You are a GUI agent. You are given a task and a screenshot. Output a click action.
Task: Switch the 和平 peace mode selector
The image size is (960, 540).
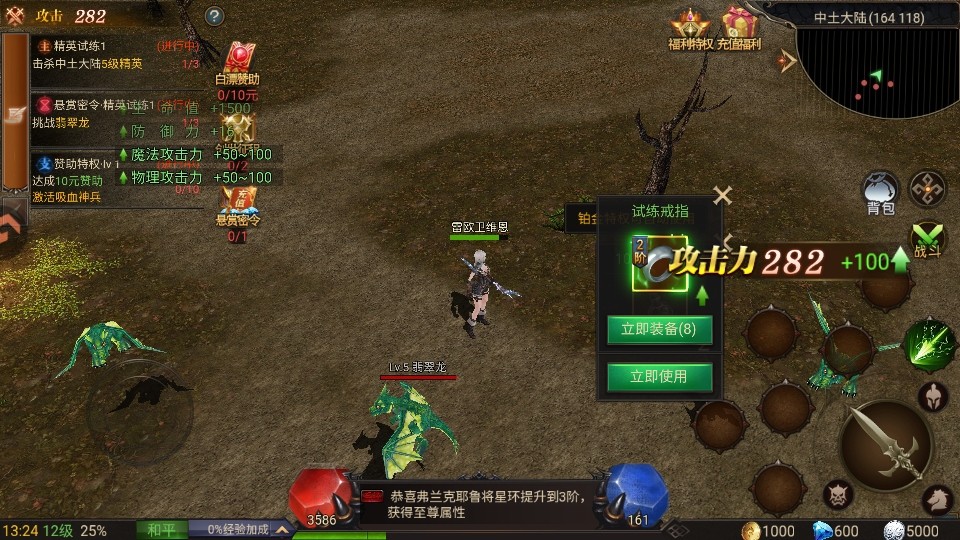(160, 529)
